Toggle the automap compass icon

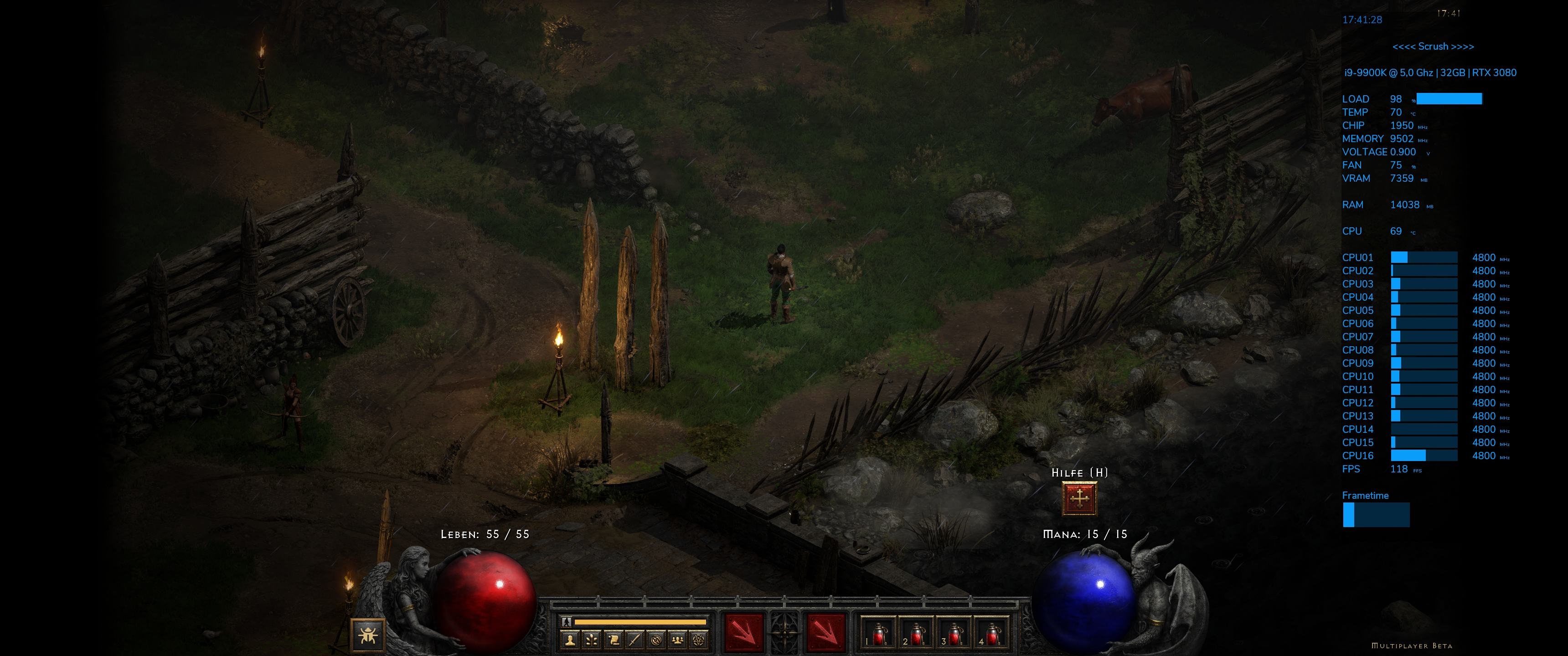coord(656,640)
